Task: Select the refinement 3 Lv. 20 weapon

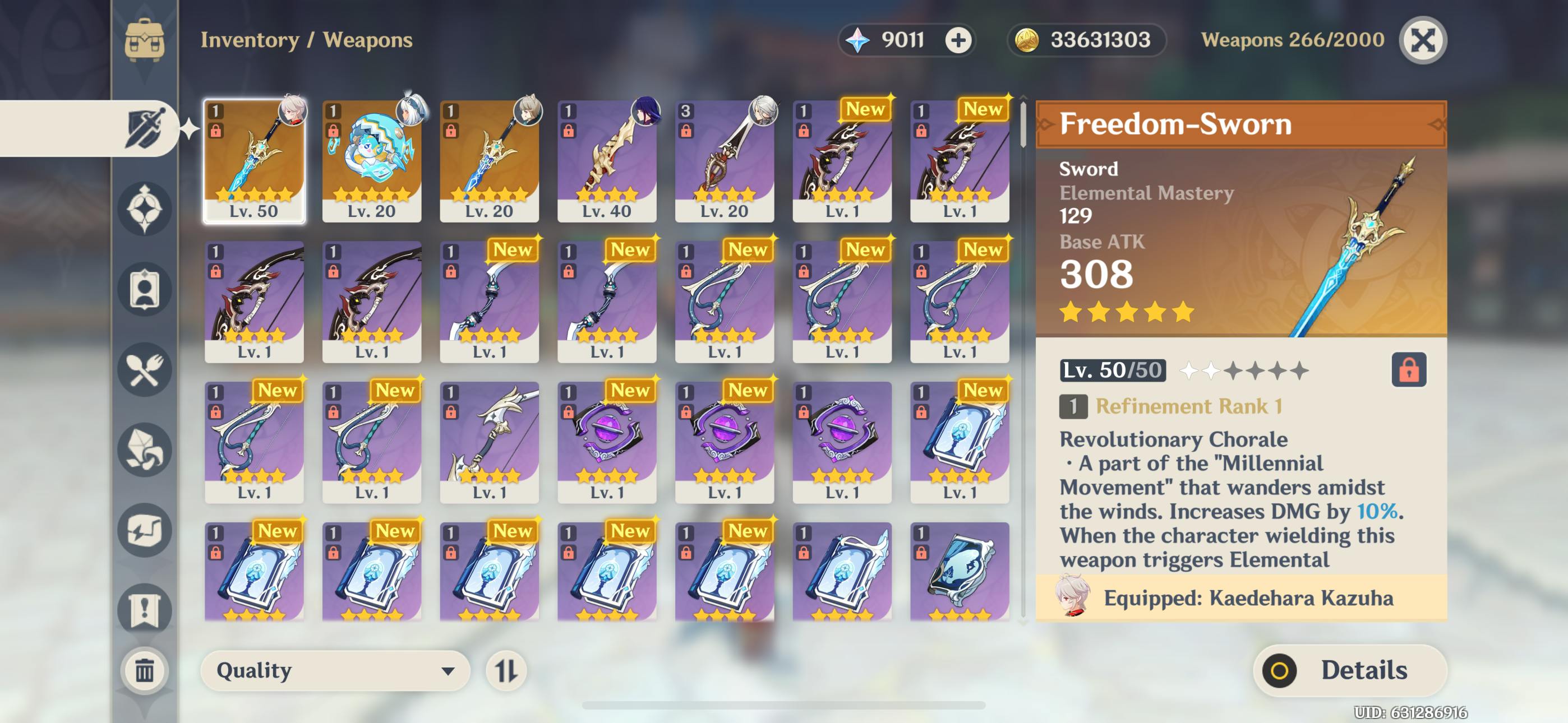Action: point(724,161)
